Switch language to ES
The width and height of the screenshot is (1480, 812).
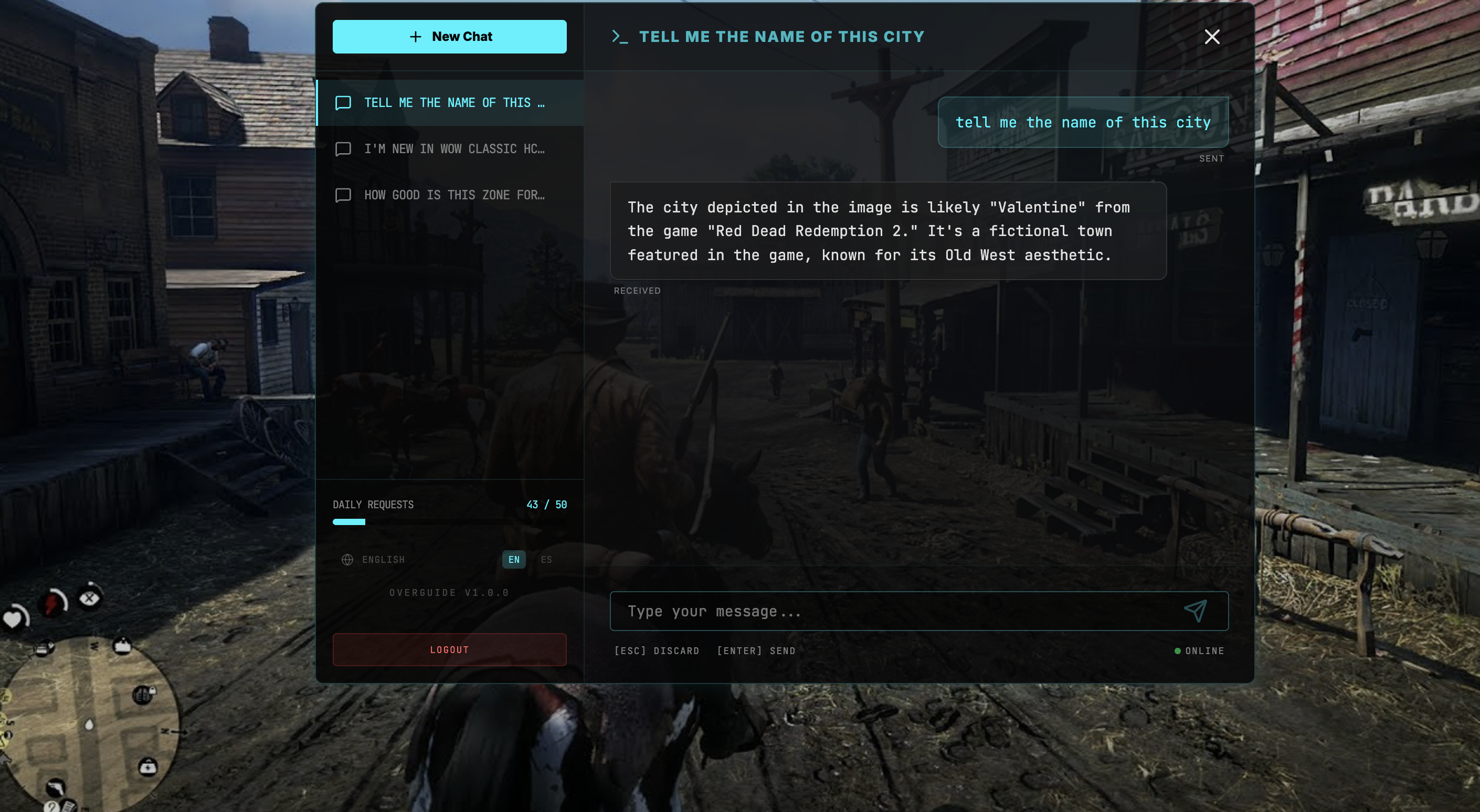click(546, 559)
